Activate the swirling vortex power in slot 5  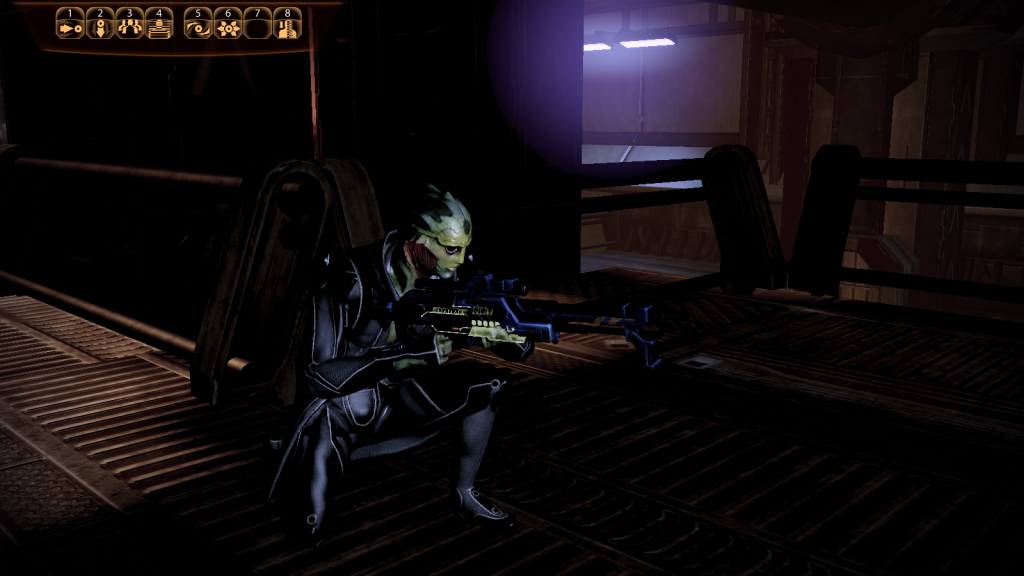pos(199,28)
